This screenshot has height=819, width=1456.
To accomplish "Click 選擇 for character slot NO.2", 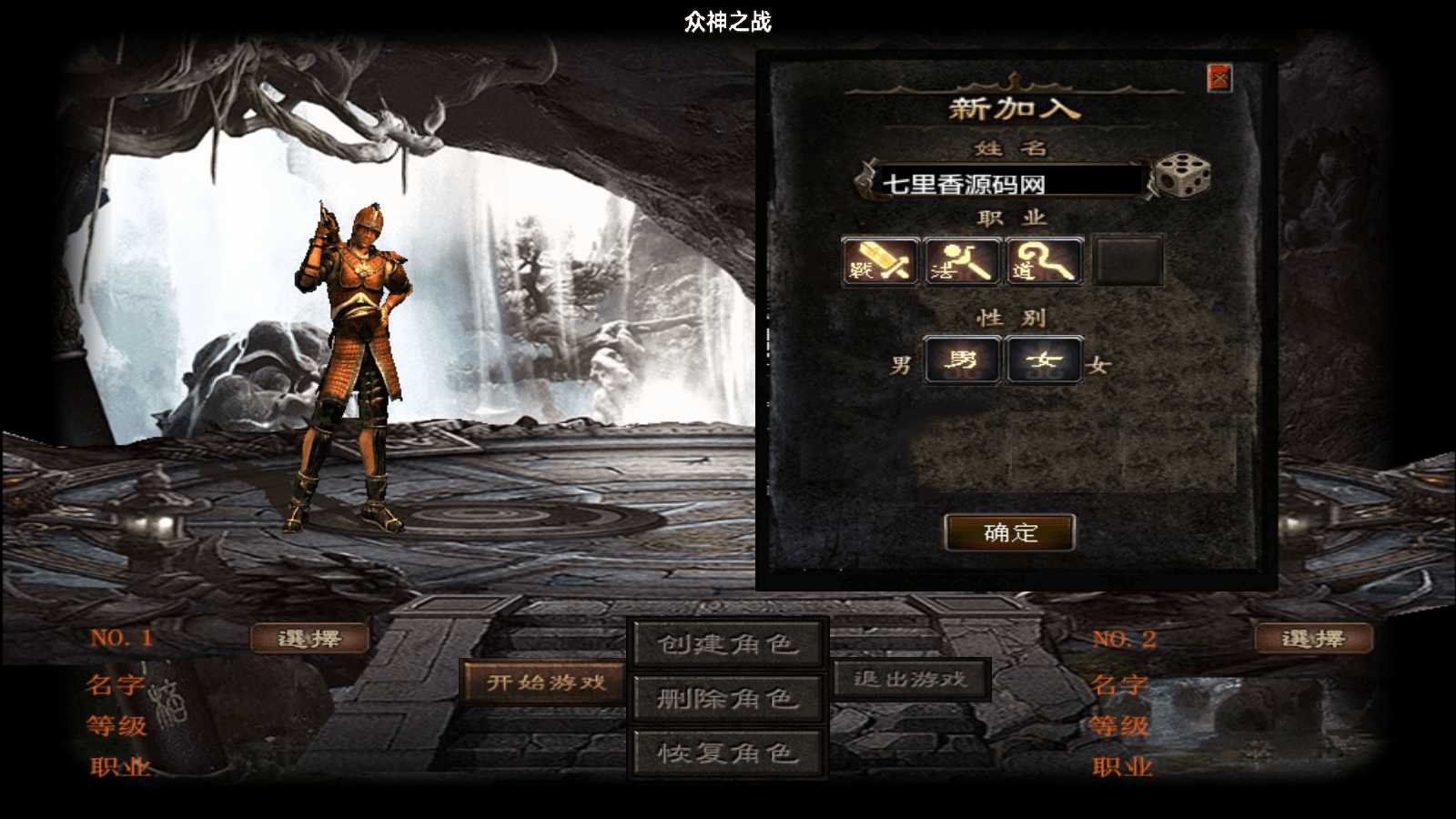I will tap(1313, 638).
